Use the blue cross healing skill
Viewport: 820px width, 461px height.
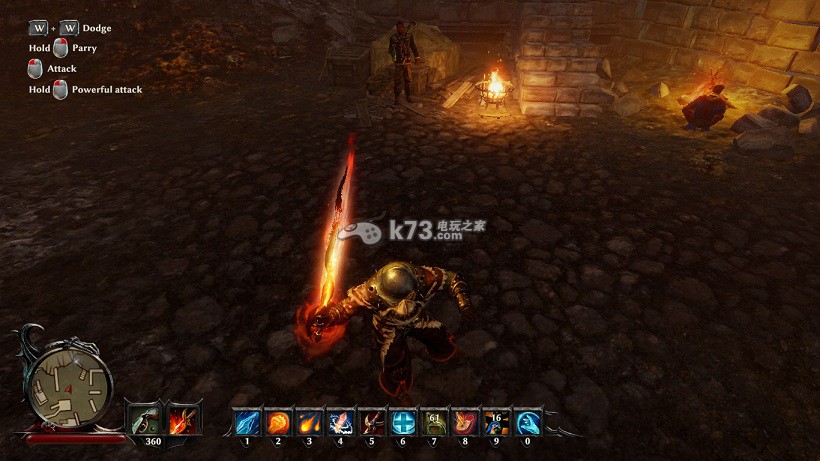point(403,422)
